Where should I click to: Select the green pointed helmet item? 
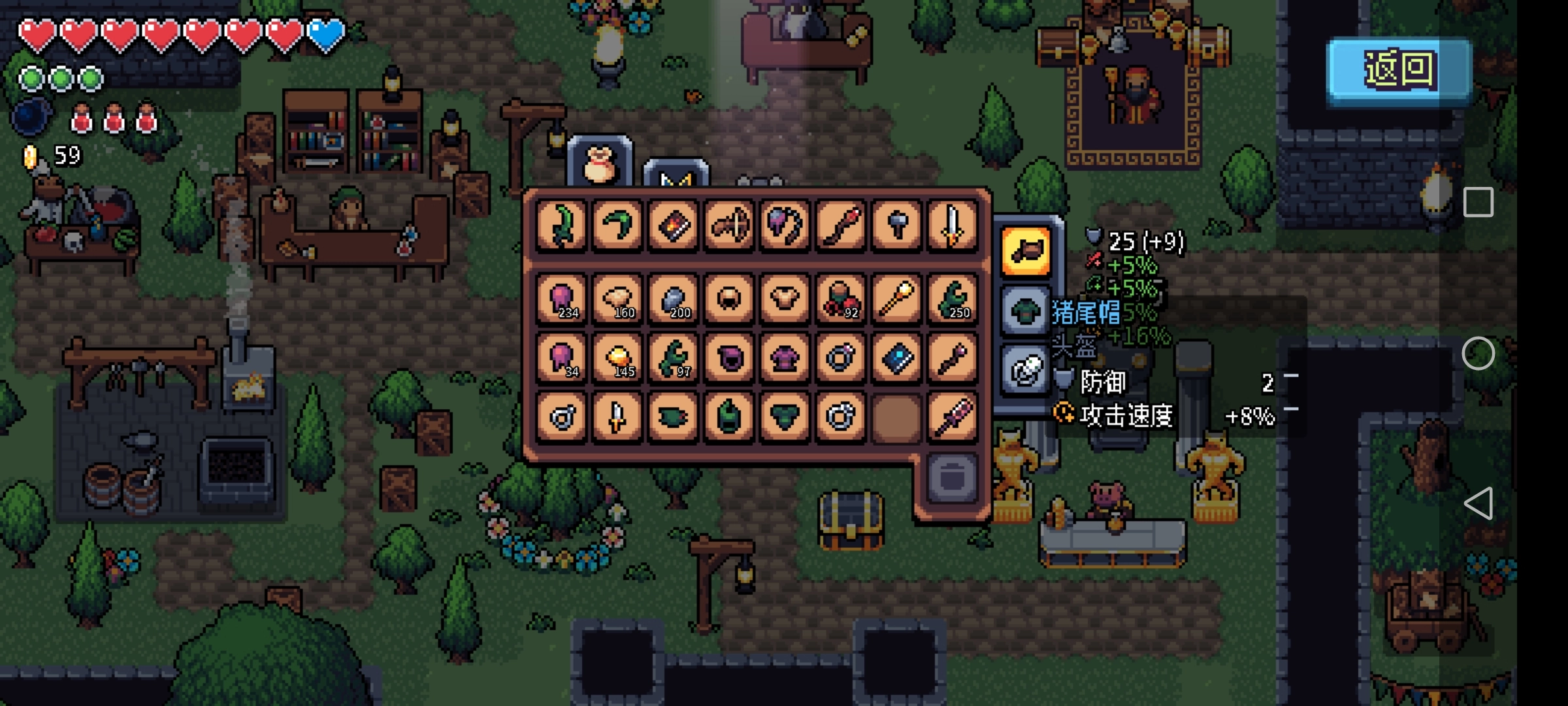click(729, 416)
